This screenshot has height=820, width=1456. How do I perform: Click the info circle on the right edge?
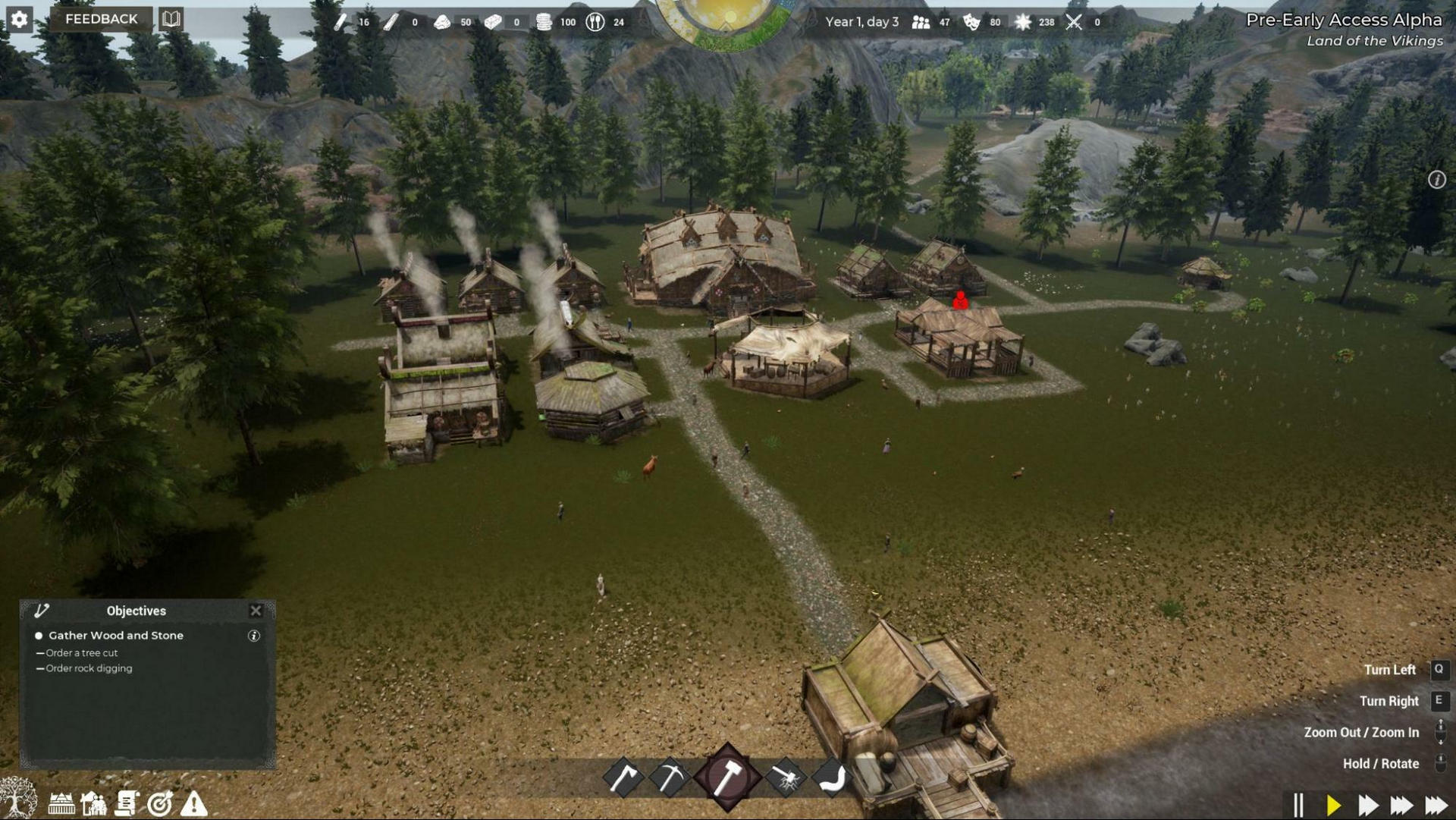click(x=1437, y=180)
